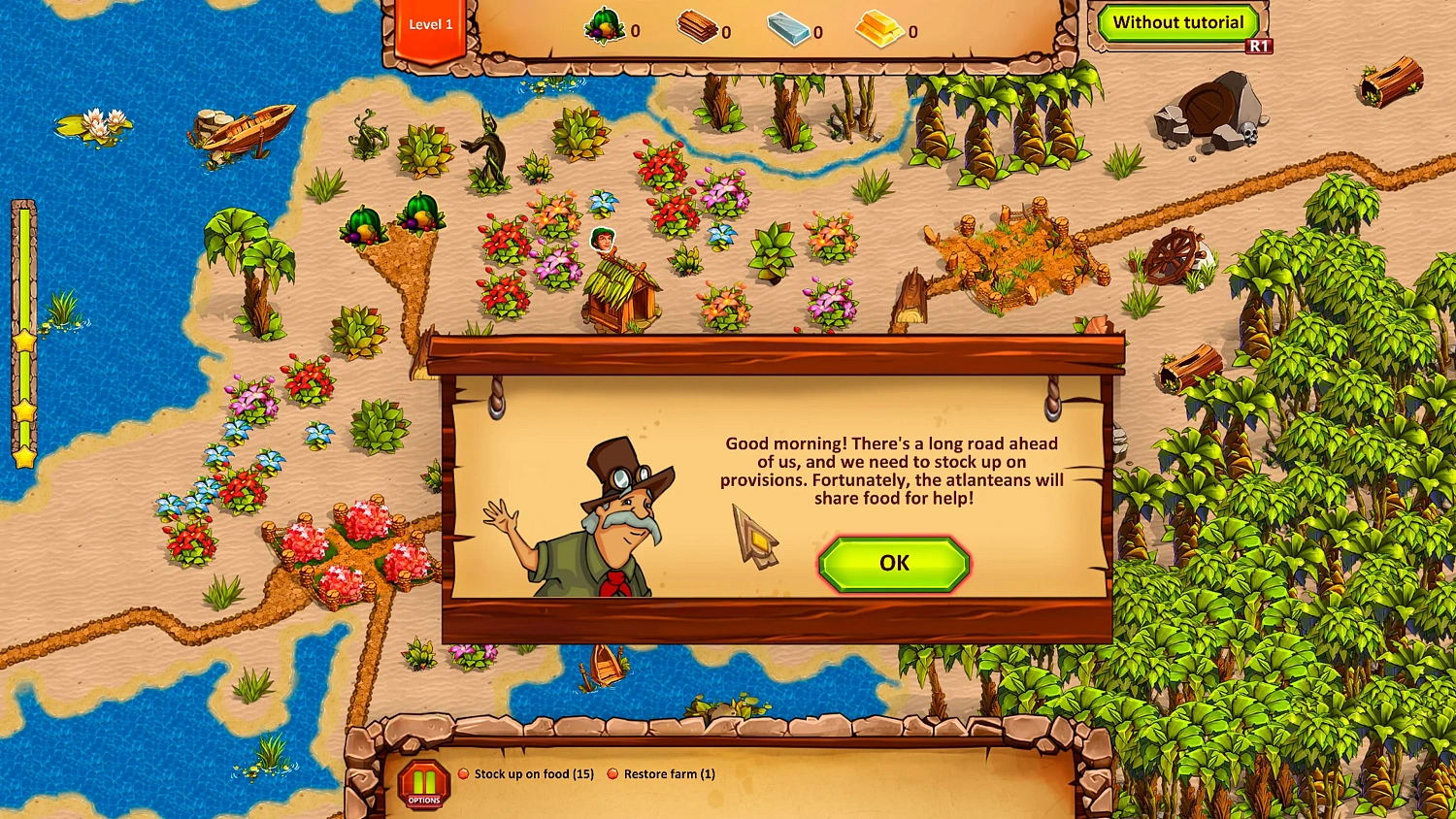This screenshot has width=1456, height=819.
Task: Click the R1 indicator badge
Action: click(1259, 46)
